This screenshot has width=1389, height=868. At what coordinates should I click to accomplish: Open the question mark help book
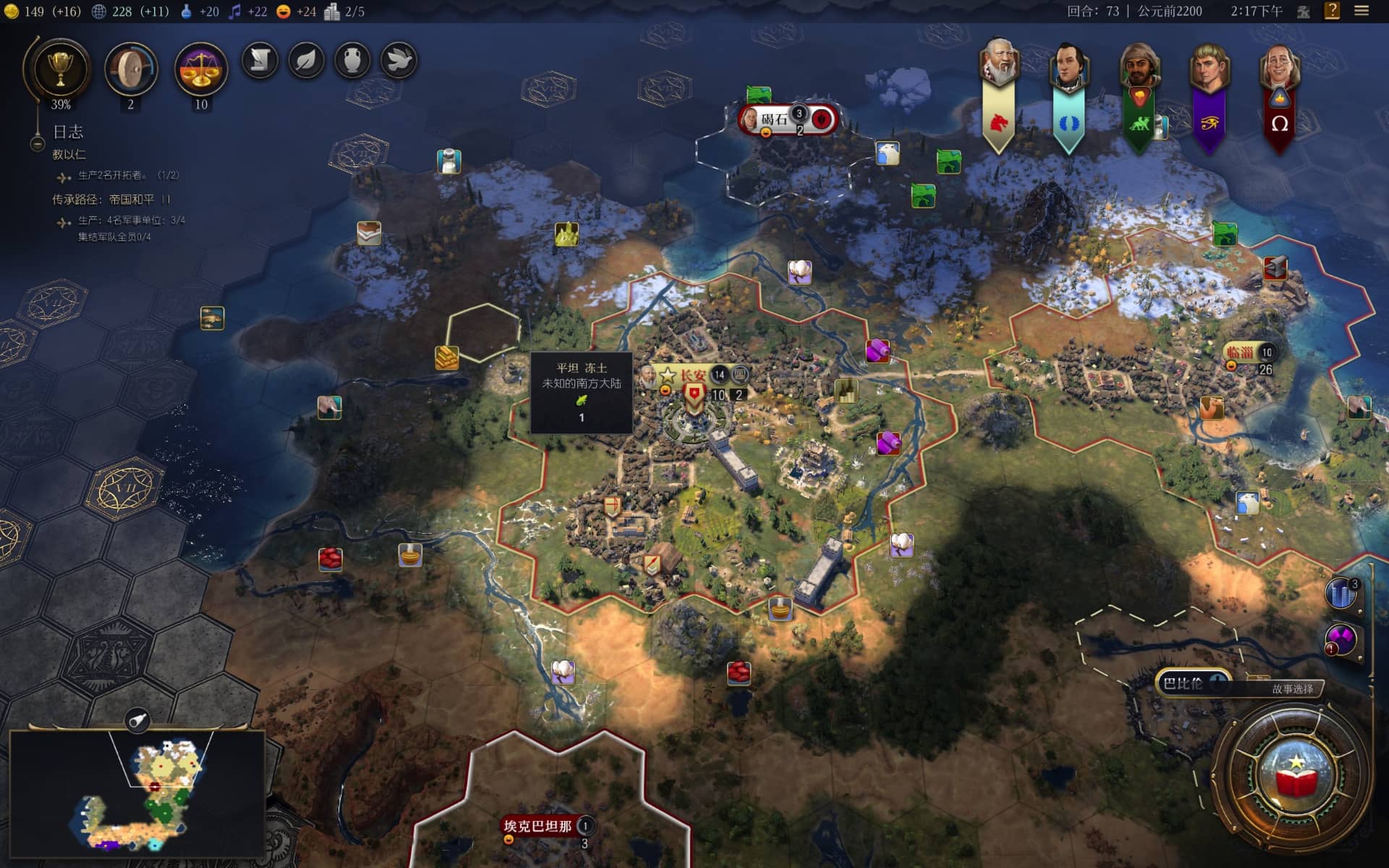[x=1332, y=11]
